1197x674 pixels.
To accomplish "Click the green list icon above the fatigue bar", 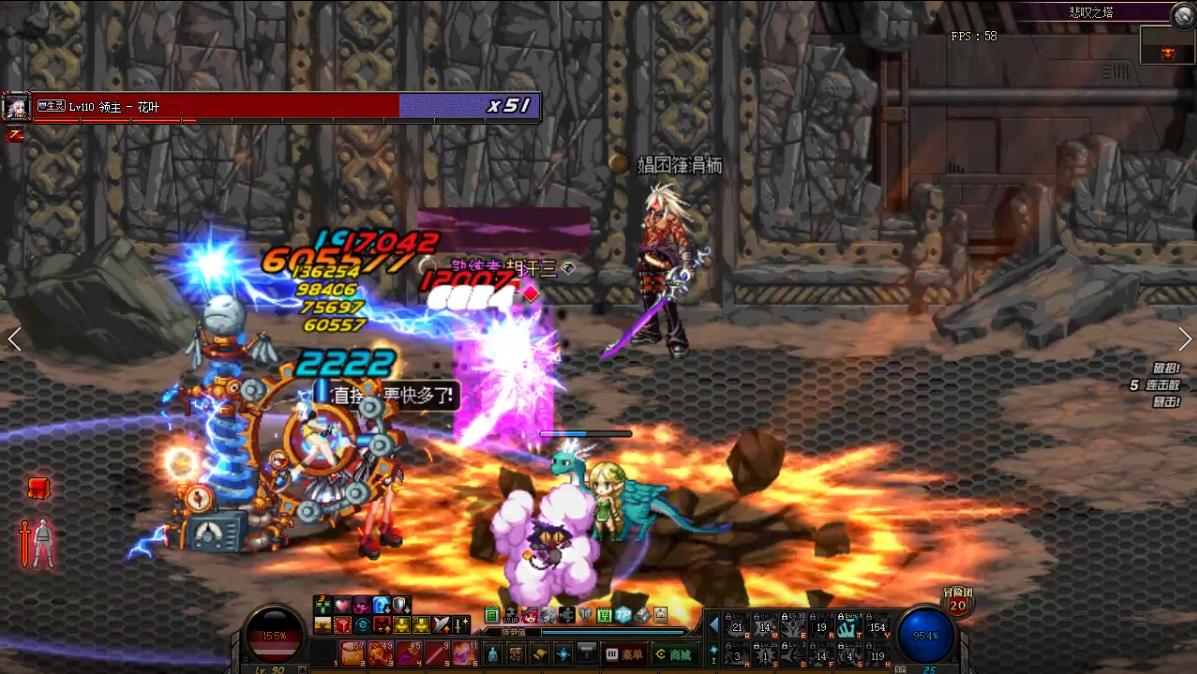I will click(x=492, y=615).
